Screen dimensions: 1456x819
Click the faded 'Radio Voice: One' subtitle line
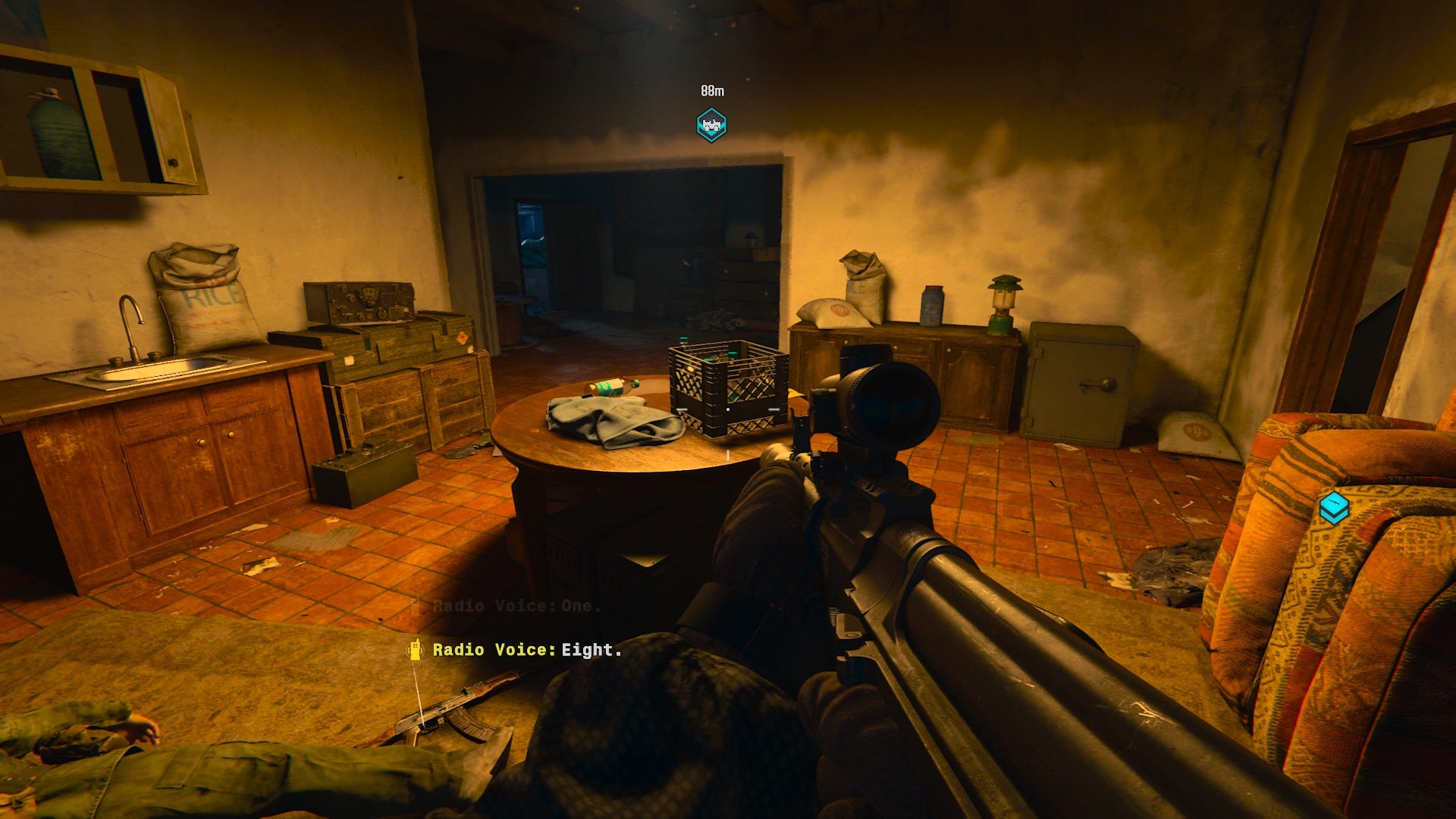514,606
